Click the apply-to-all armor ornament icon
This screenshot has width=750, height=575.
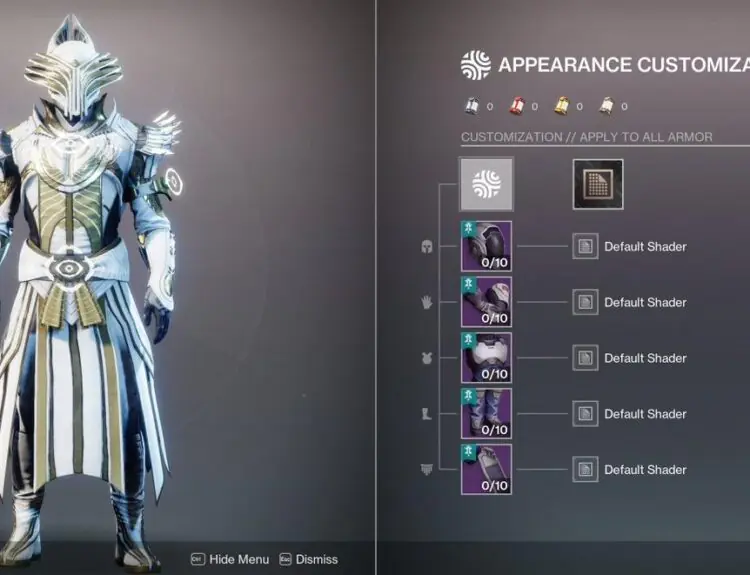click(486, 184)
